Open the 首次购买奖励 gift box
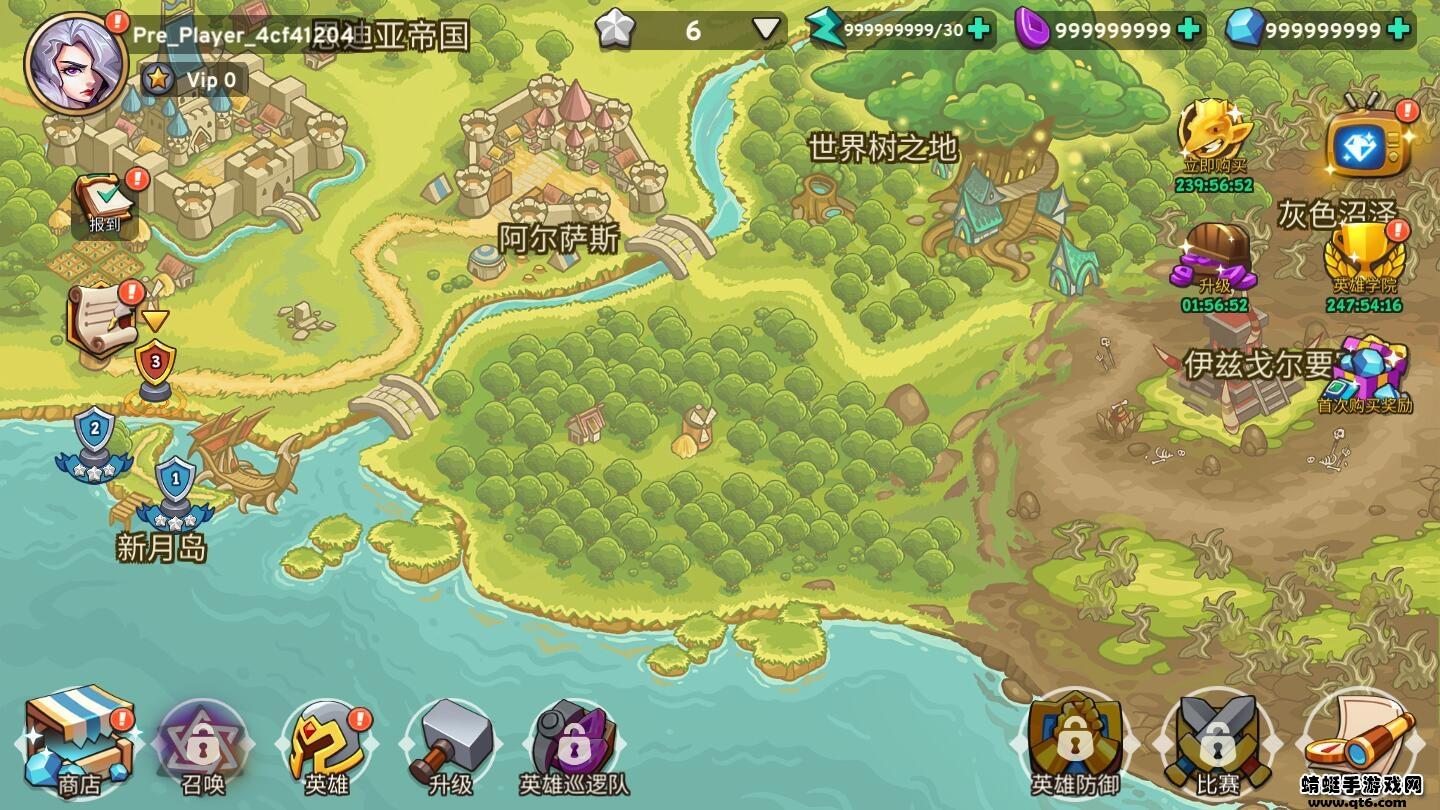This screenshot has height=810, width=1440. pos(1365,372)
